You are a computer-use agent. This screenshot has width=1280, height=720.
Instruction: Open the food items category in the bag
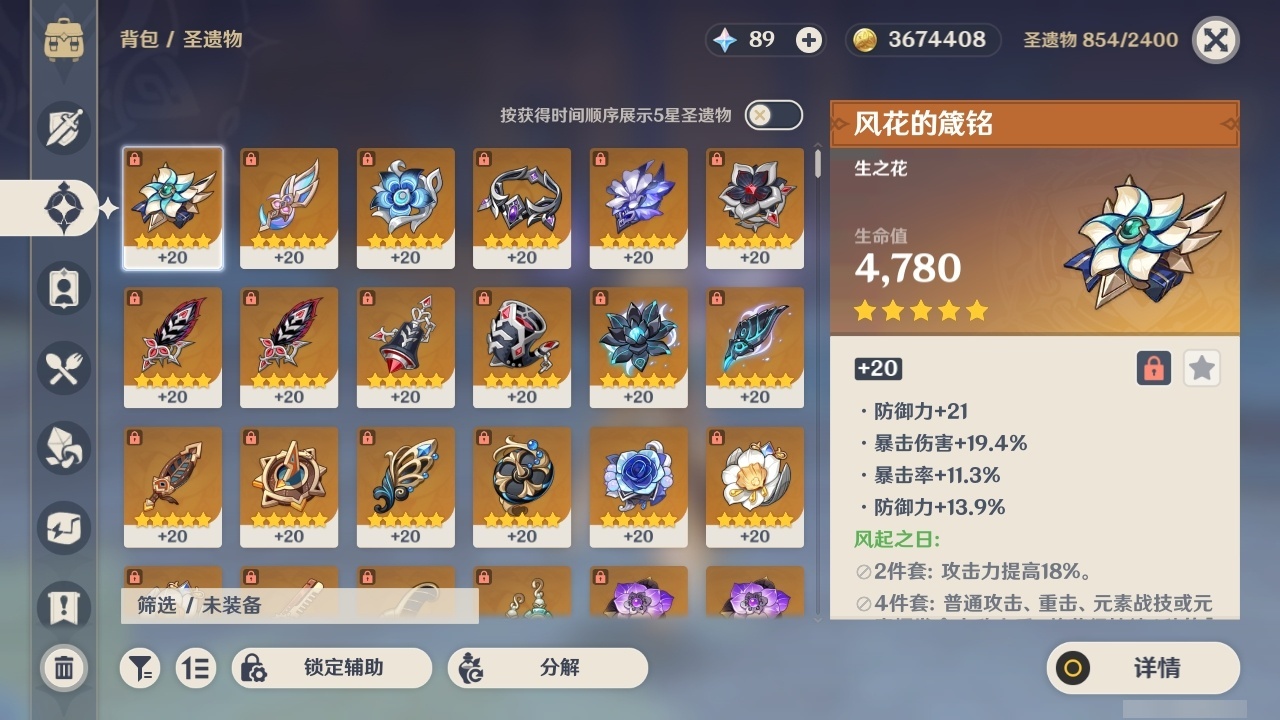[63, 368]
